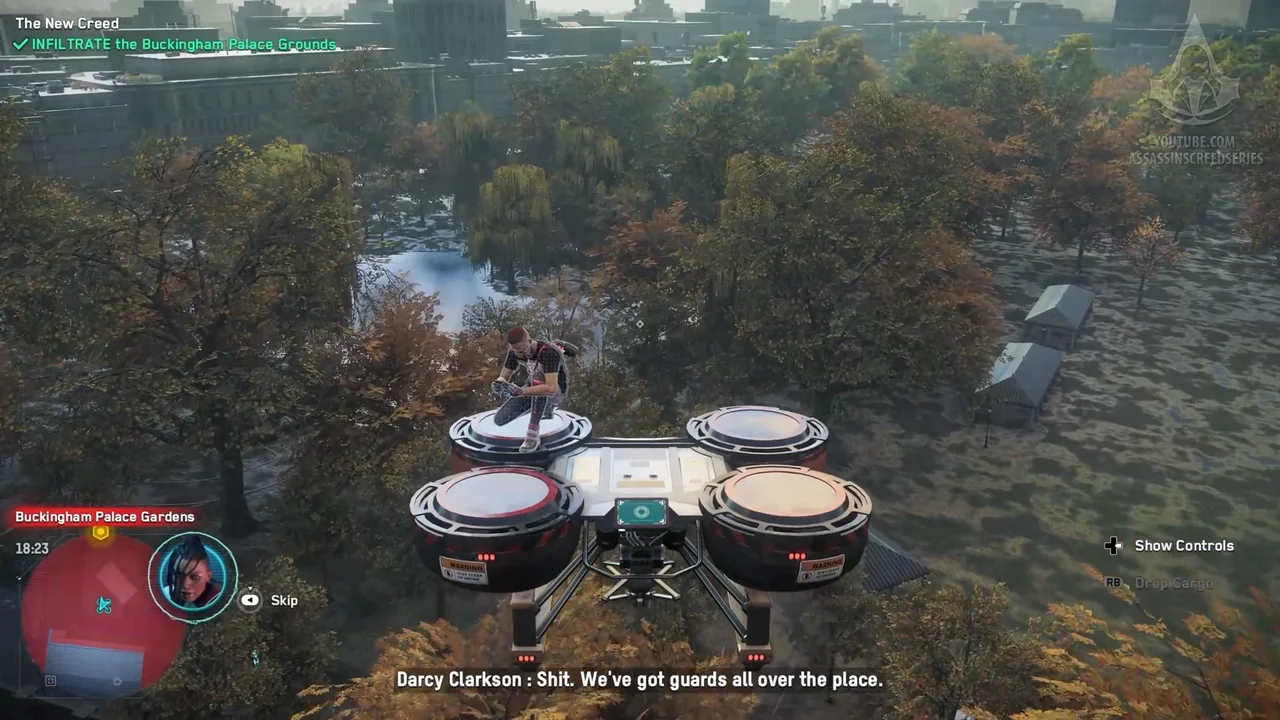Viewport: 1280px width, 720px height.
Task: Select the operative portrait beside the minimap
Action: [x=192, y=576]
